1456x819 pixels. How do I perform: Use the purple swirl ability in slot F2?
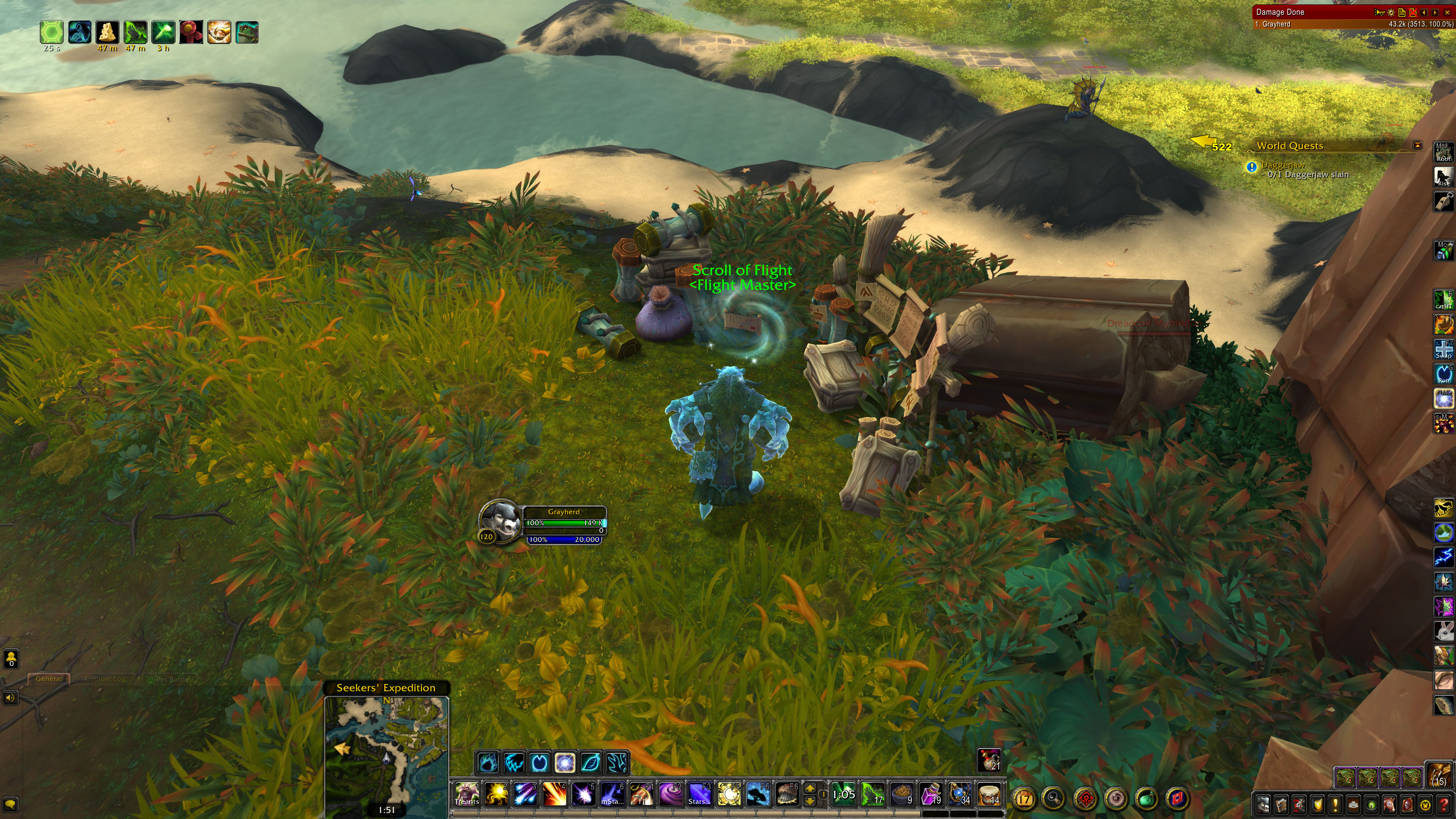[671, 794]
